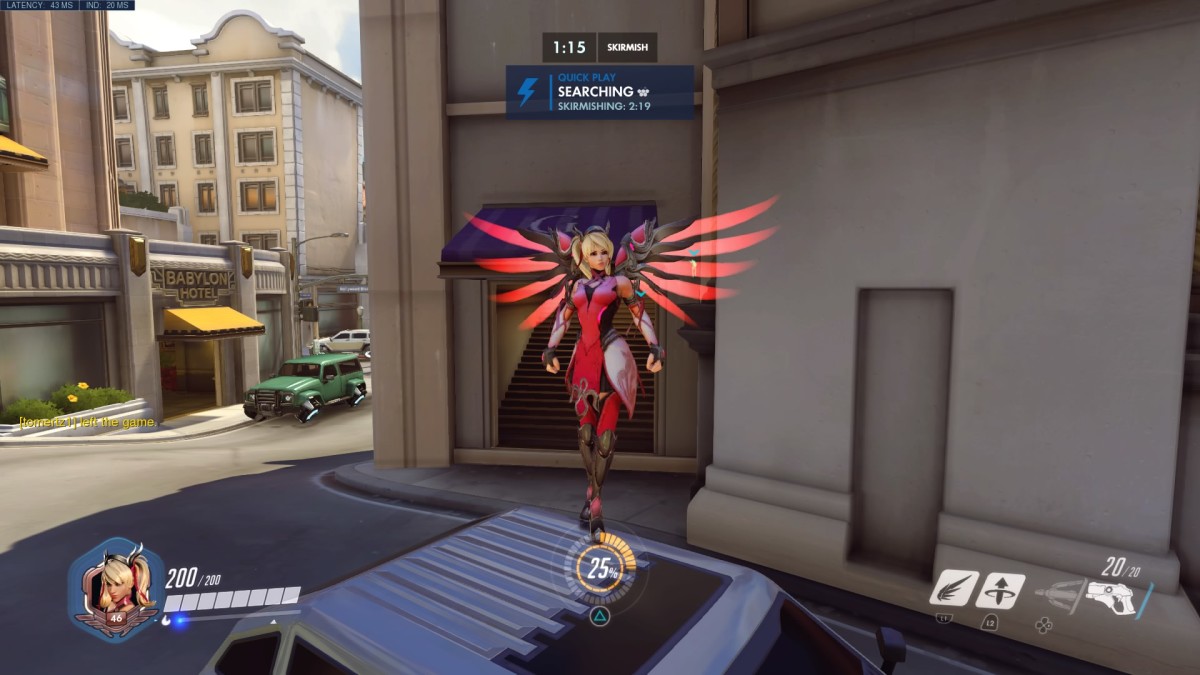Activate the Guardian Angel wing ability icon

(x=953, y=589)
